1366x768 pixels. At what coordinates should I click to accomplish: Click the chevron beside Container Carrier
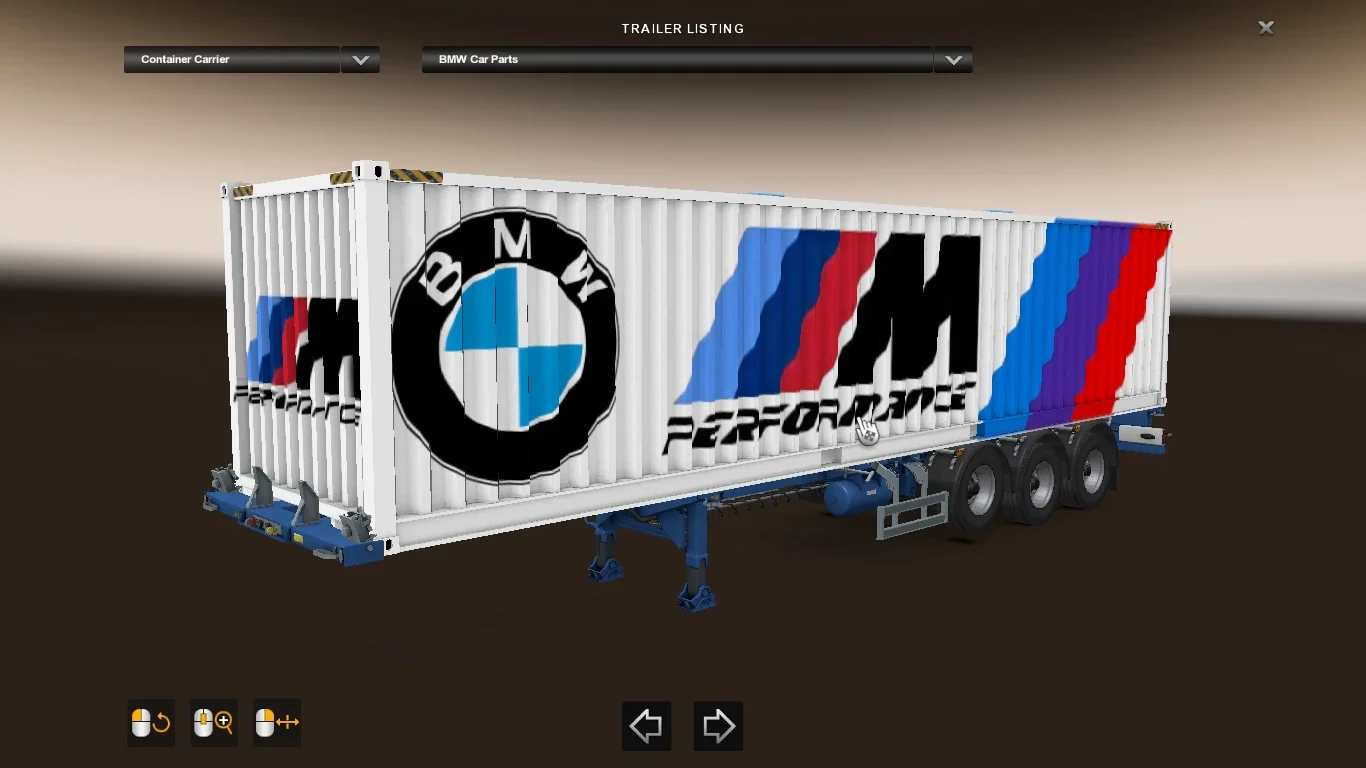click(360, 59)
